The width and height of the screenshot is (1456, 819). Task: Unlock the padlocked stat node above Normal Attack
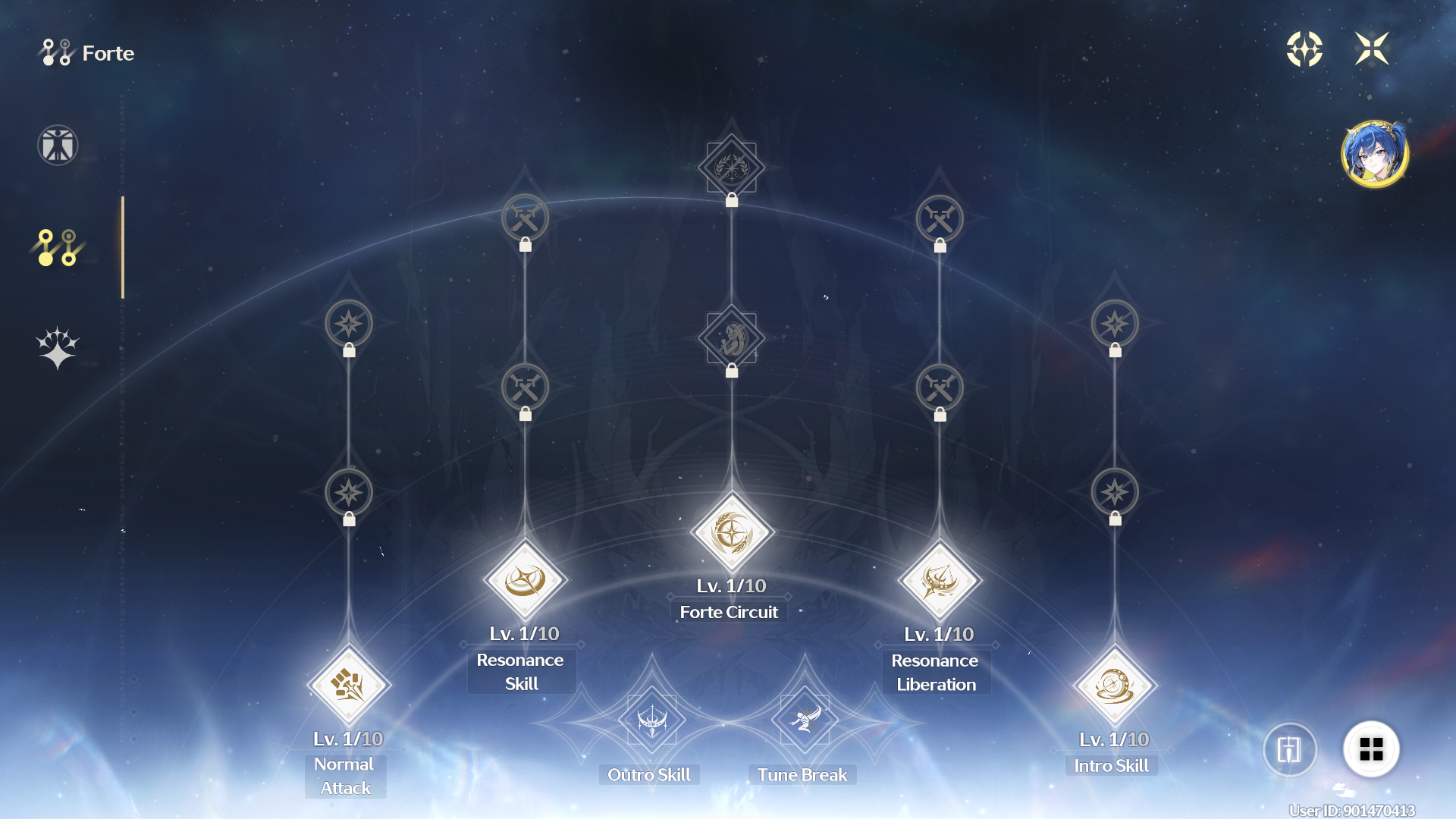[x=348, y=492]
